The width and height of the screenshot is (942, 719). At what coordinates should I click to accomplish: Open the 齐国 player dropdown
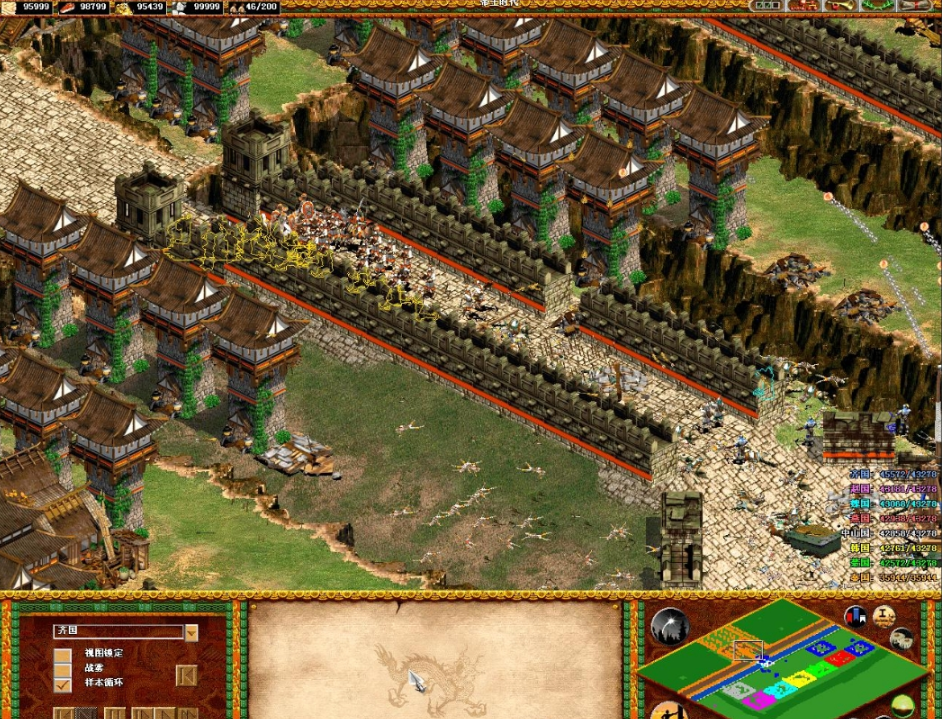point(191,632)
